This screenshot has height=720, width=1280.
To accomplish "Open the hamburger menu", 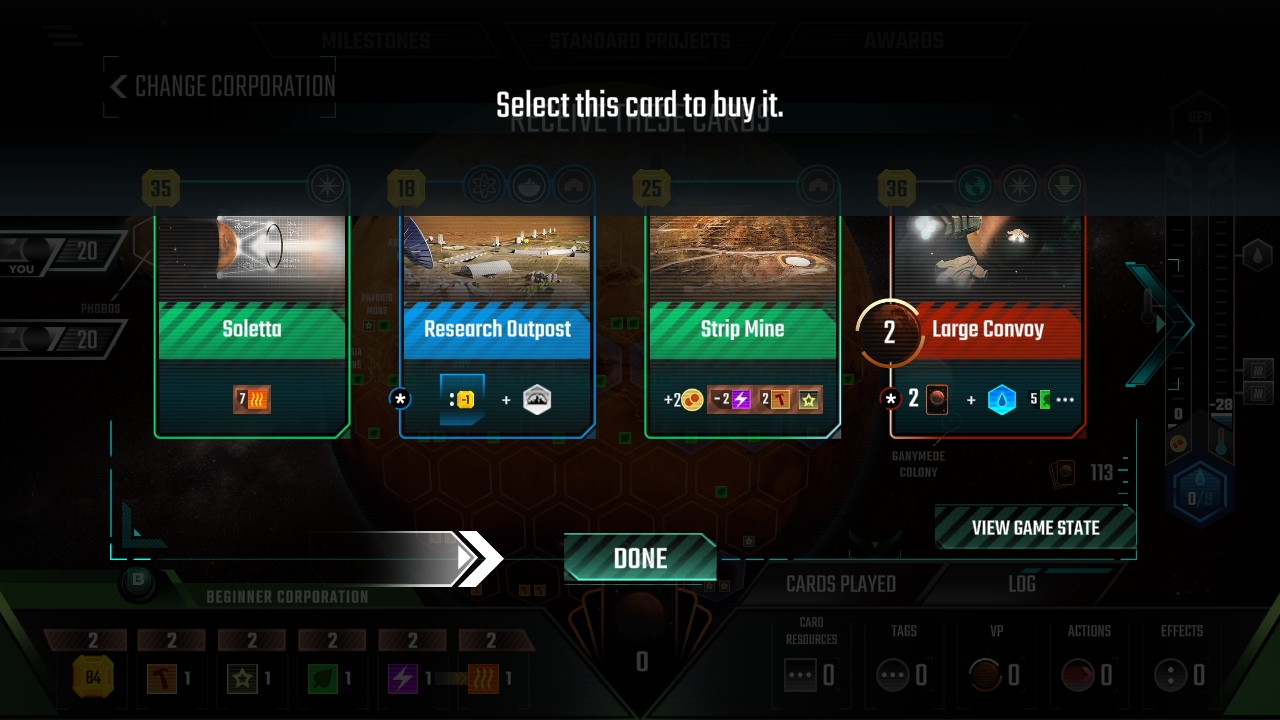I will 63,36.
